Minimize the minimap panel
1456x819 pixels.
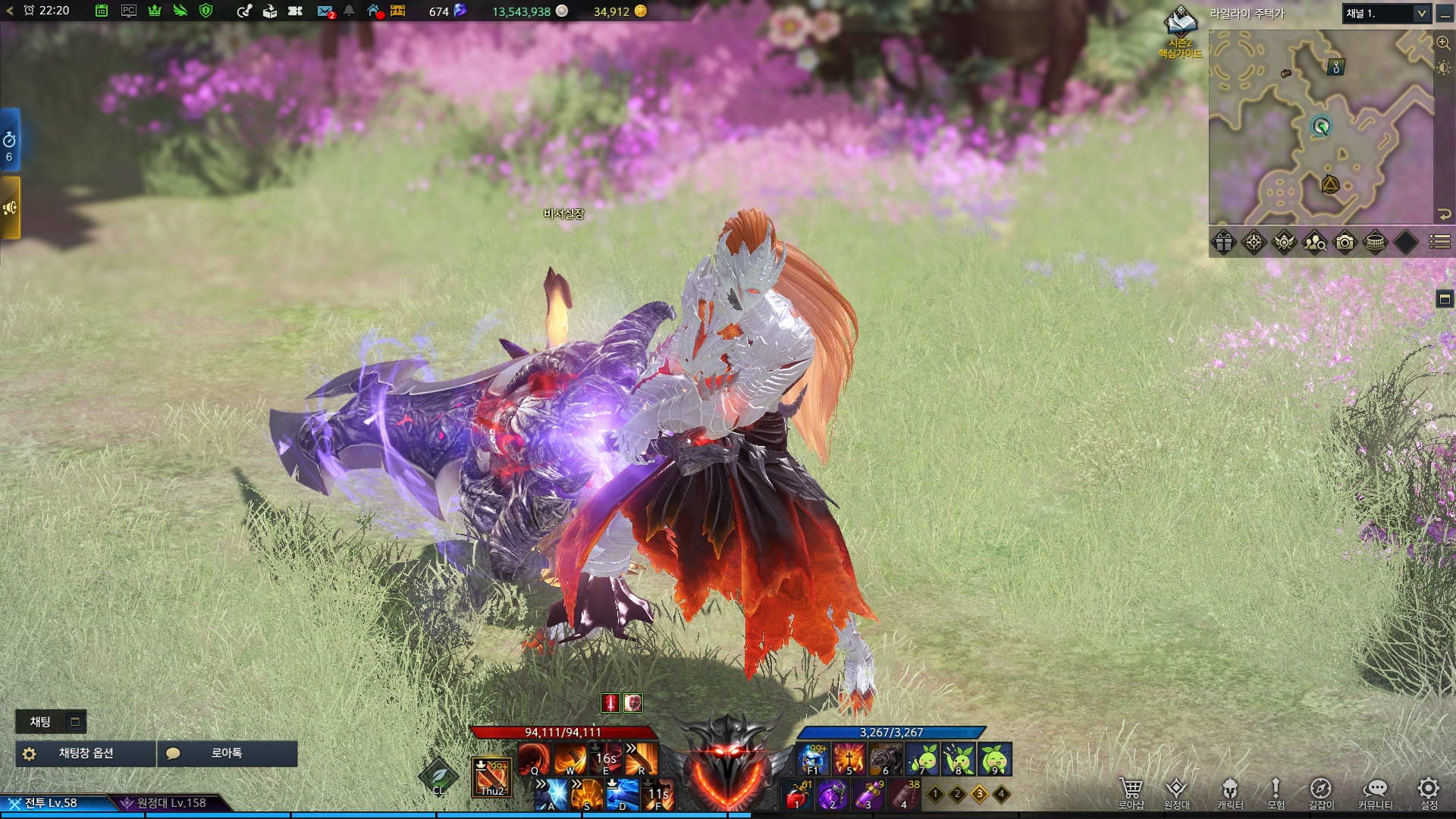pyautogui.click(x=1445, y=14)
